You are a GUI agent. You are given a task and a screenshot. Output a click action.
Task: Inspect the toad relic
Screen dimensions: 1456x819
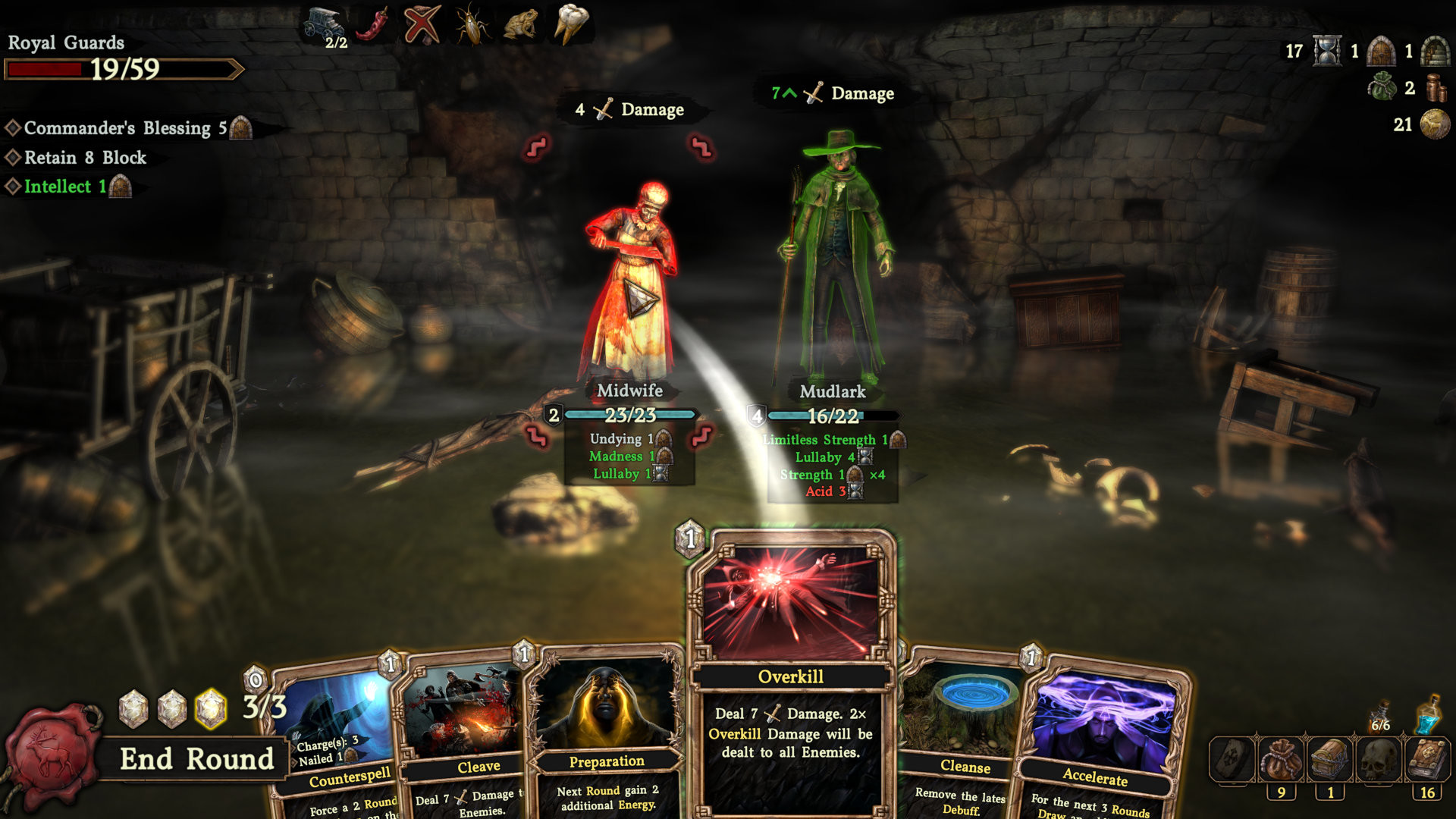521,24
